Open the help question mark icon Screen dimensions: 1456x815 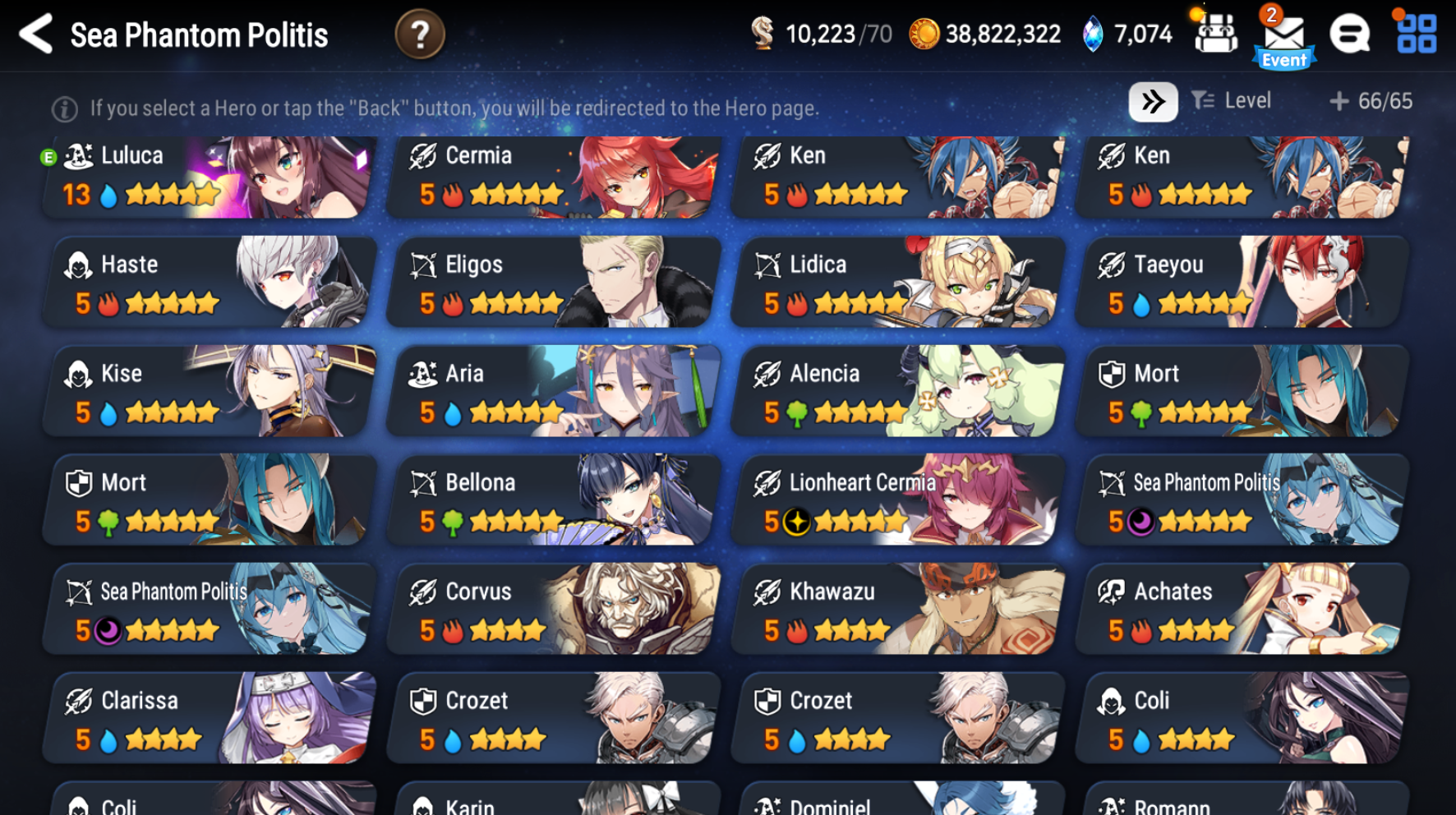coord(420,35)
